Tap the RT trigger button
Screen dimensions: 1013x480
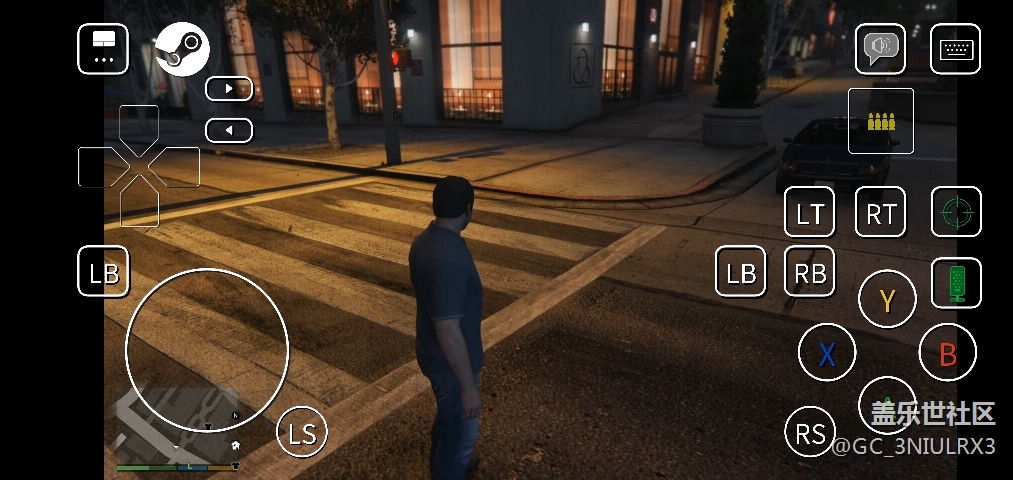point(880,212)
